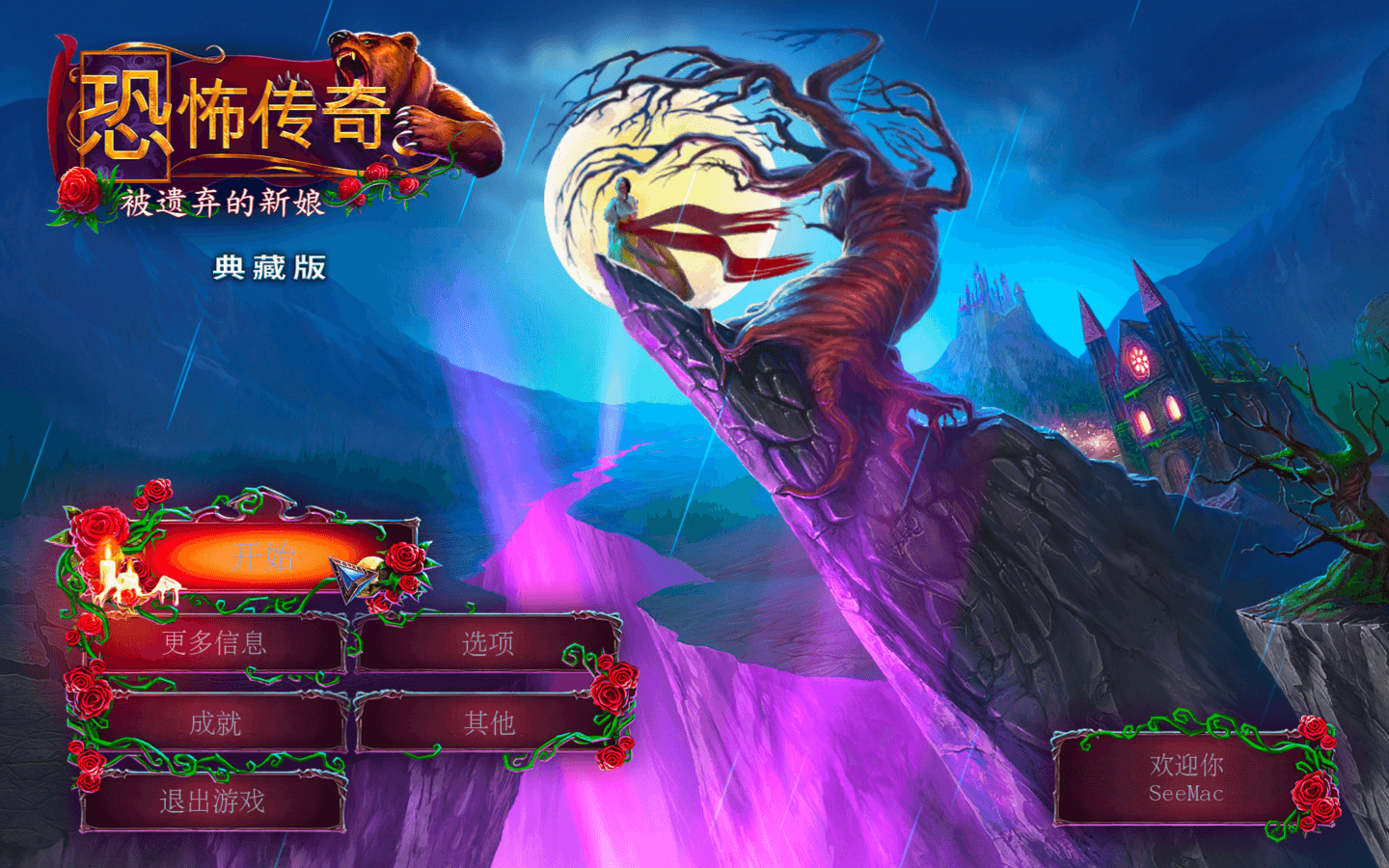Select the 其他 extras button
Image resolution: width=1389 pixels, height=868 pixels.
coord(488,722)
